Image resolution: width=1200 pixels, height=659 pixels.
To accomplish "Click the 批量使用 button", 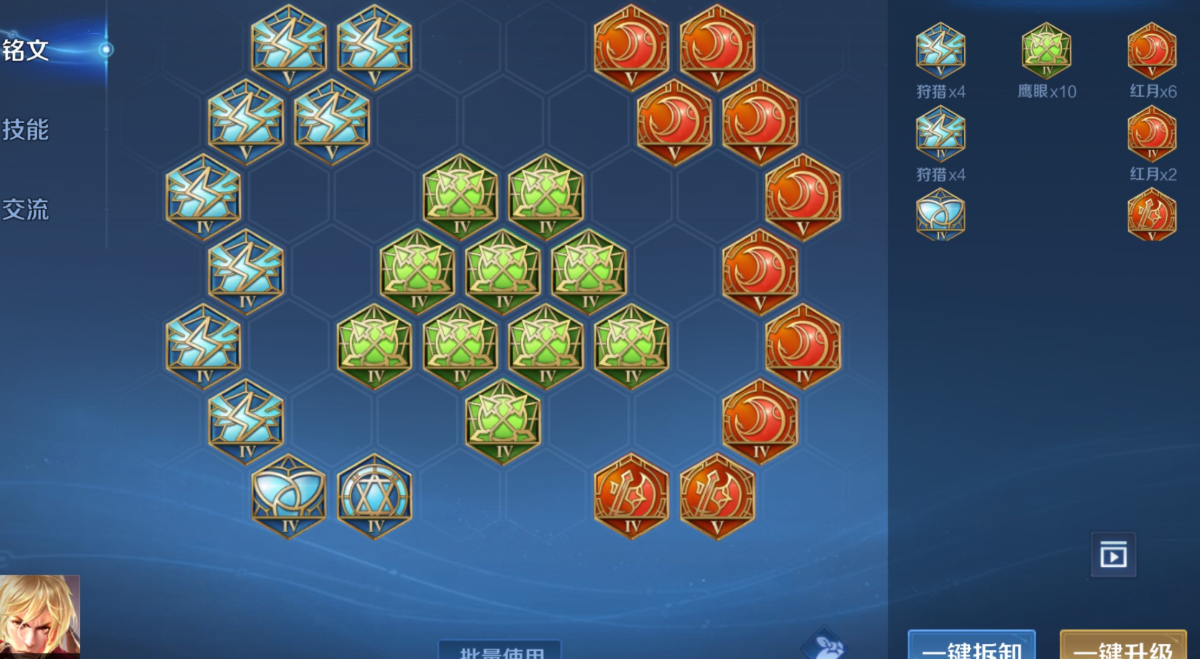I will pyautogui.click(x=500, y=652).
